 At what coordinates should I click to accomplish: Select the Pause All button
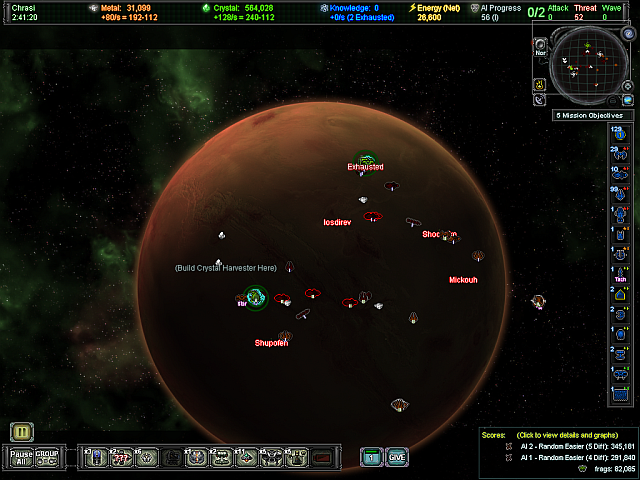click(x=22, y=457)
